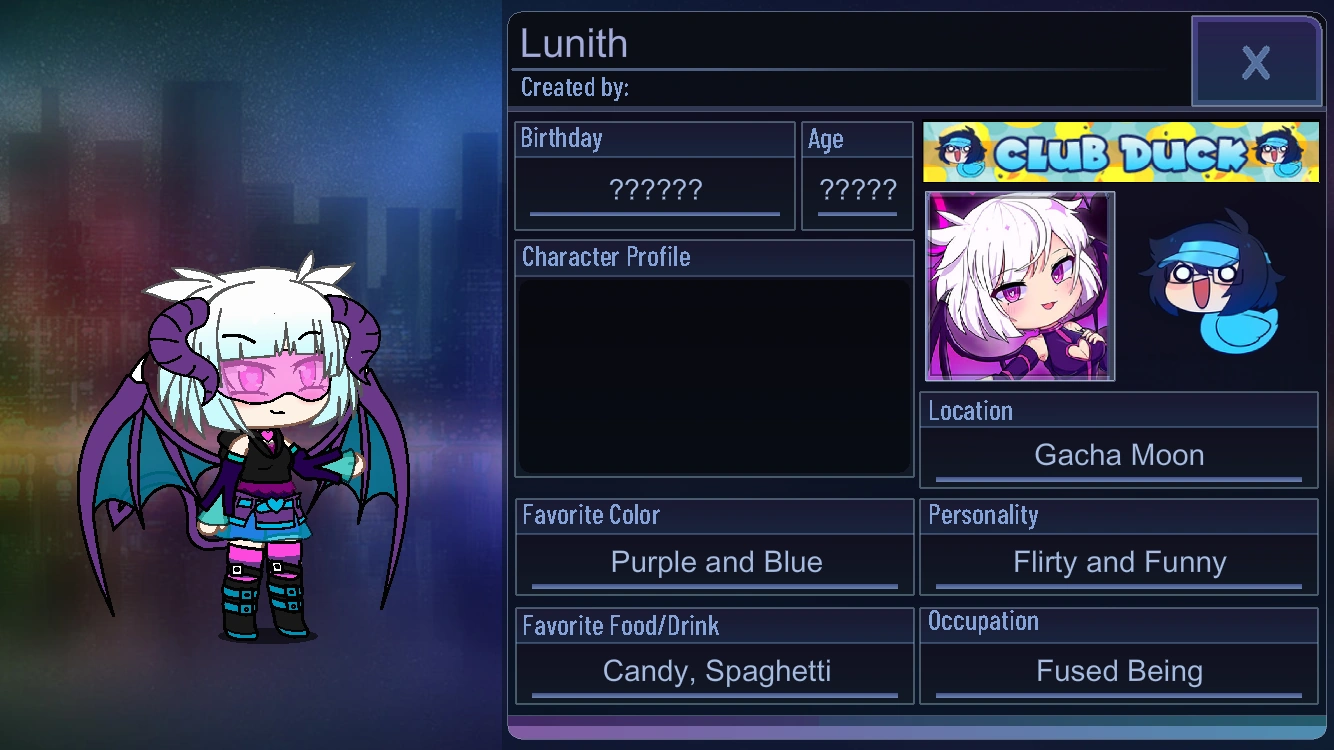Click the blue duck avatar icon
Screen dimensions: 1334x750
tap(1215, 283)
